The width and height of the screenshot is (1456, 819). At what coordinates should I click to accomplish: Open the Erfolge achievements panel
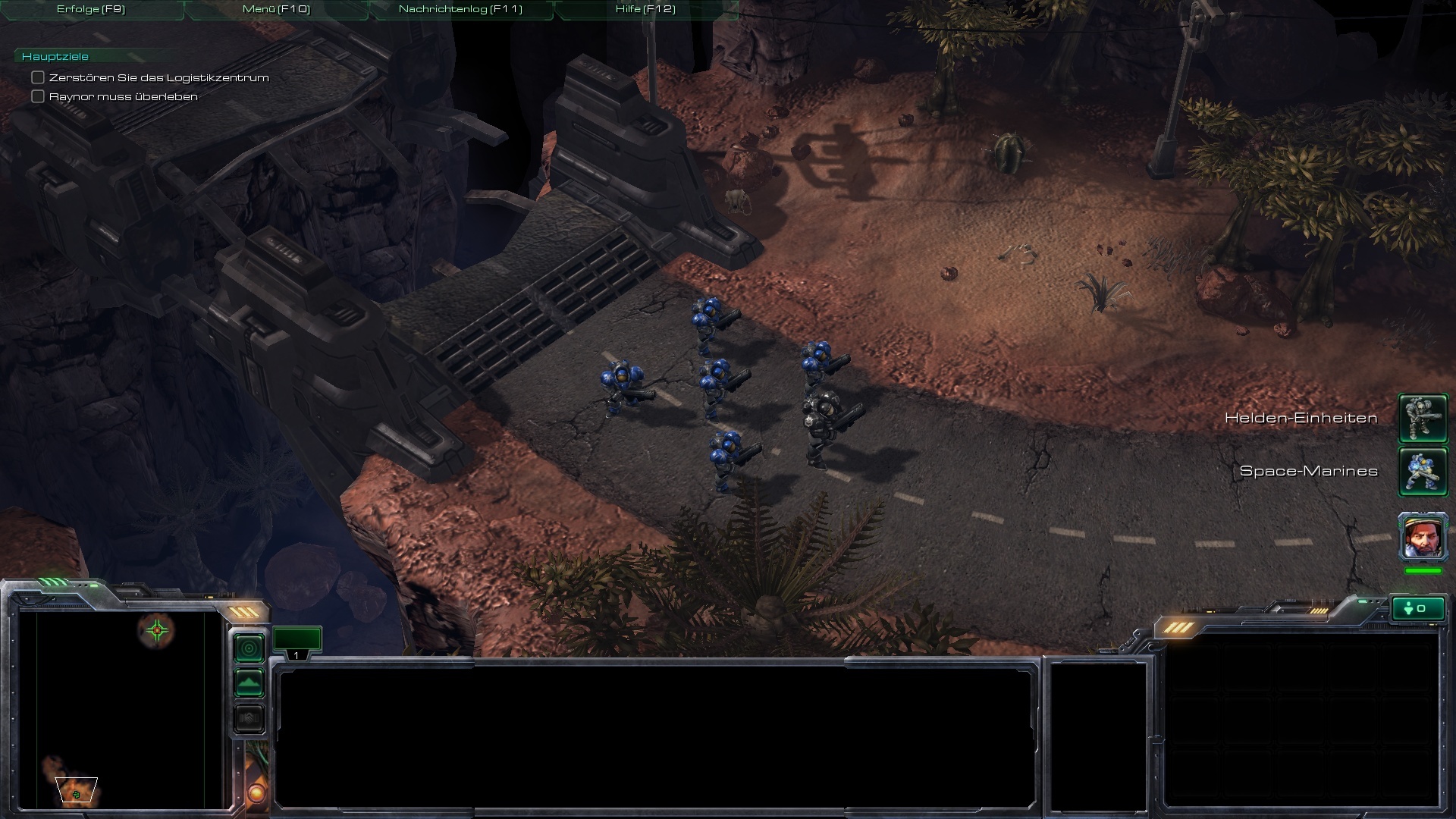coord(91,9)
